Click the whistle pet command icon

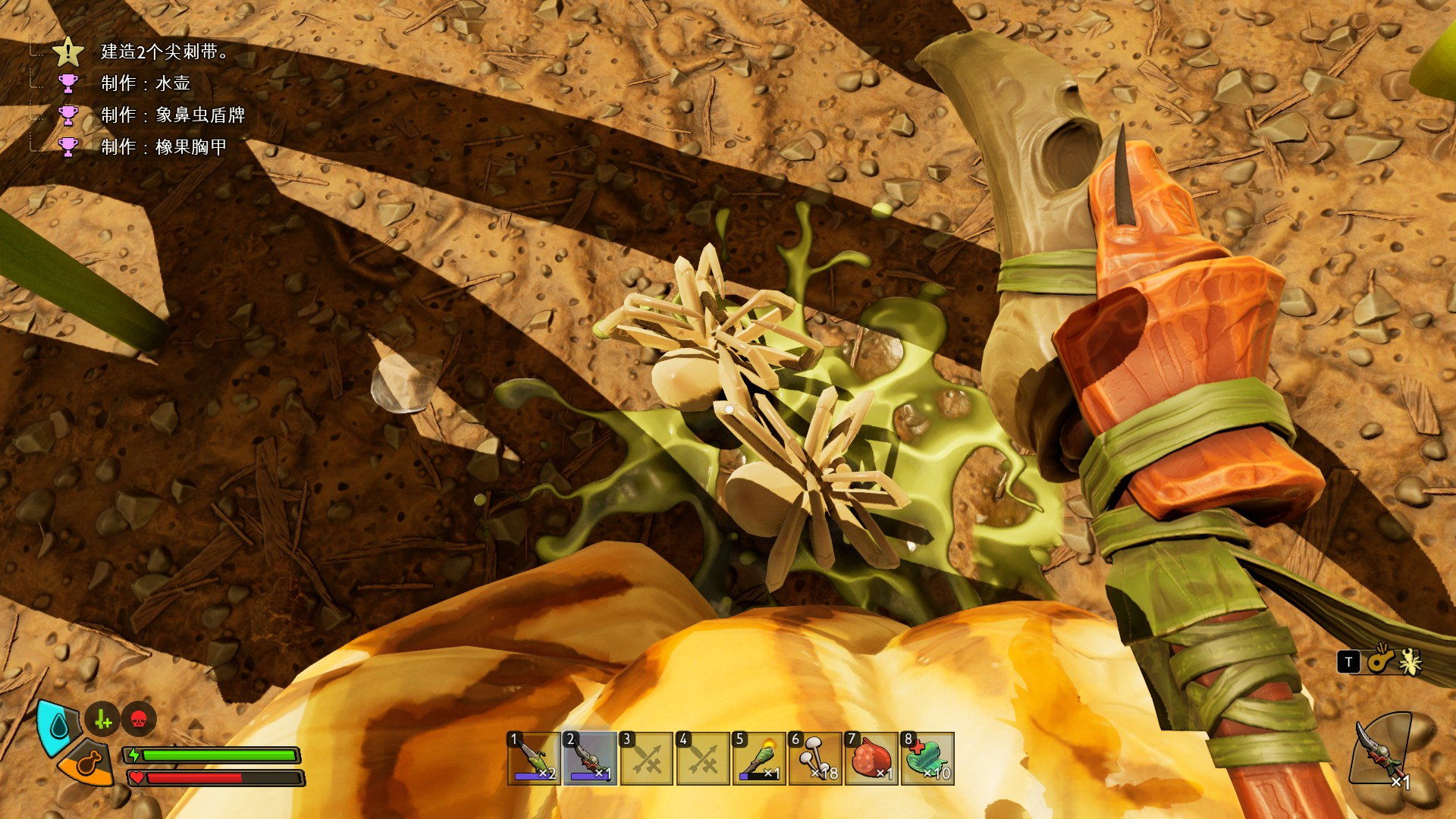coord(1381,661)
